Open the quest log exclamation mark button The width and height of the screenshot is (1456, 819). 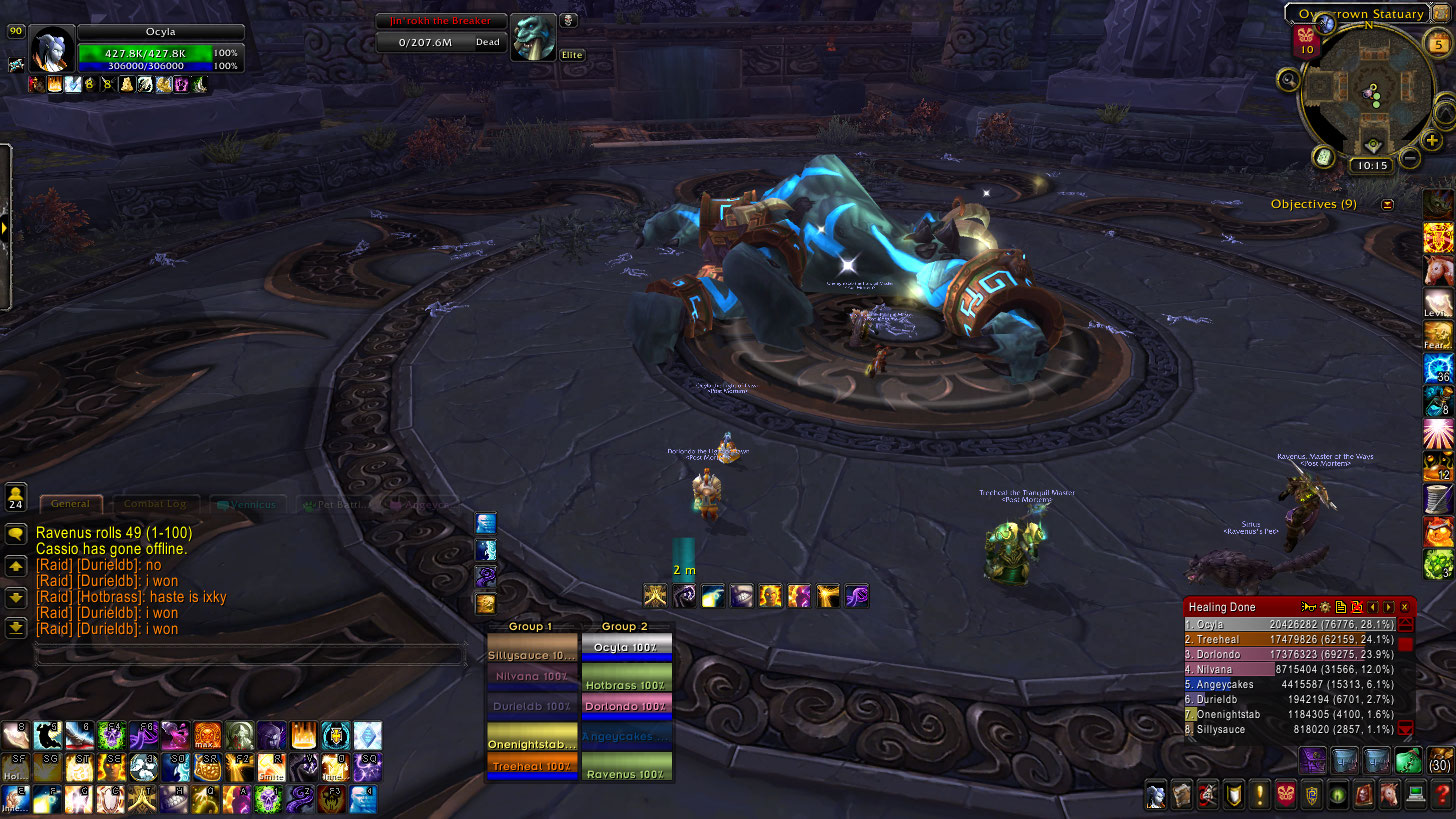1259,795
